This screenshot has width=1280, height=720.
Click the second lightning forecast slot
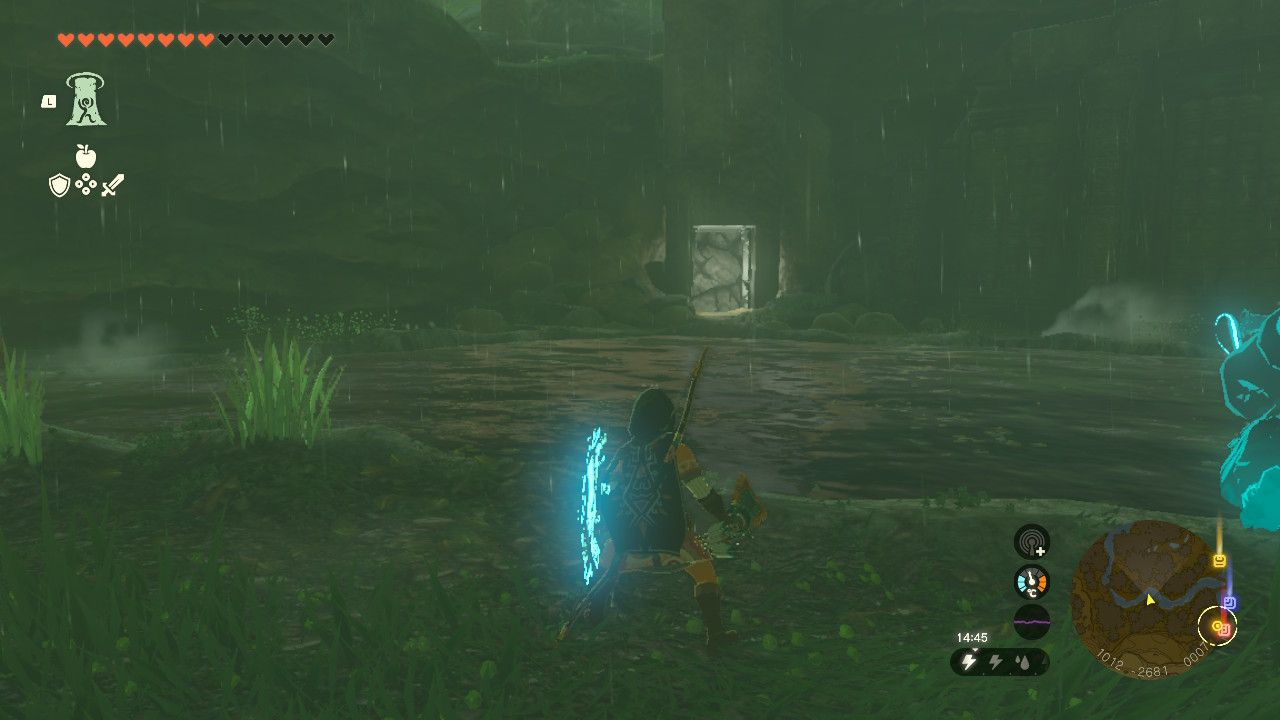995,661
